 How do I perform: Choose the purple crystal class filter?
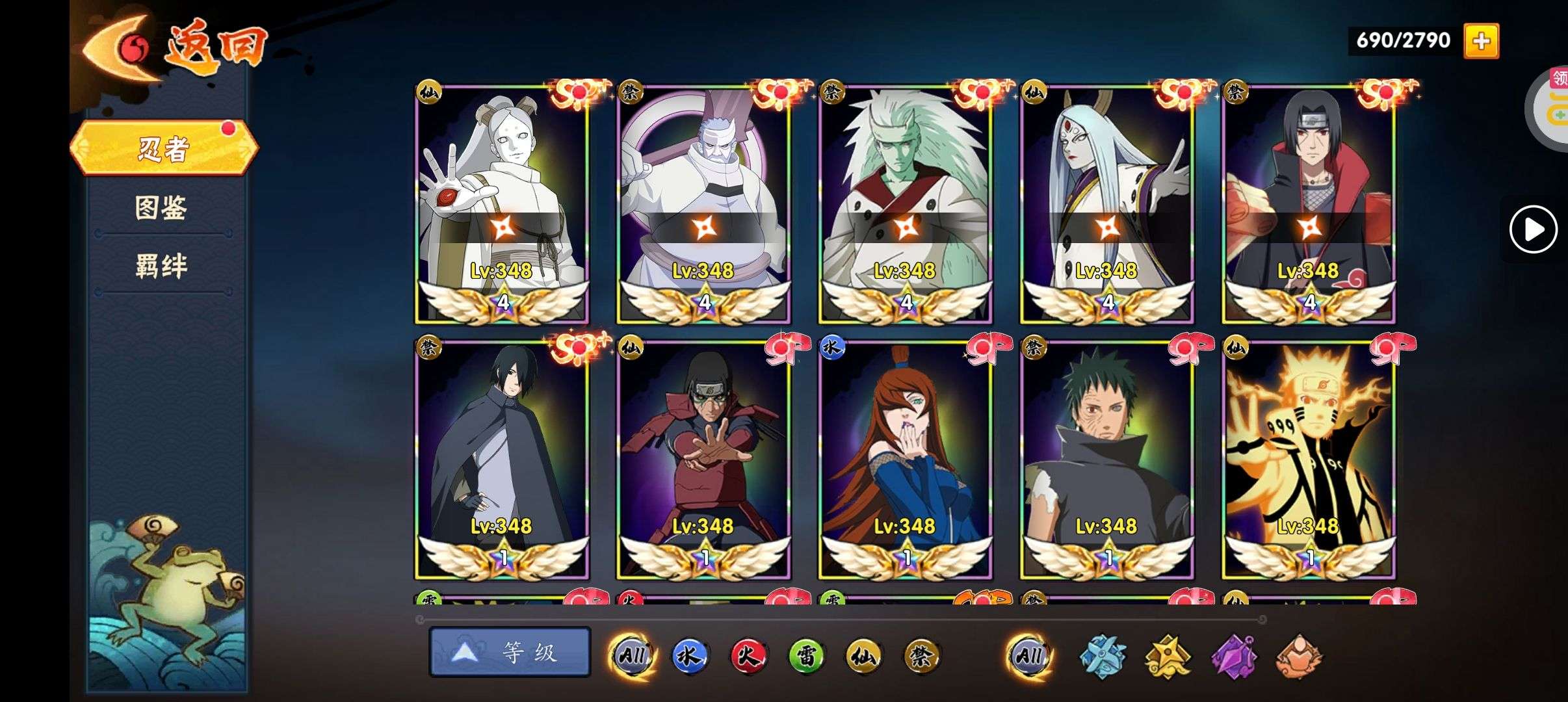coord(1233,656)
